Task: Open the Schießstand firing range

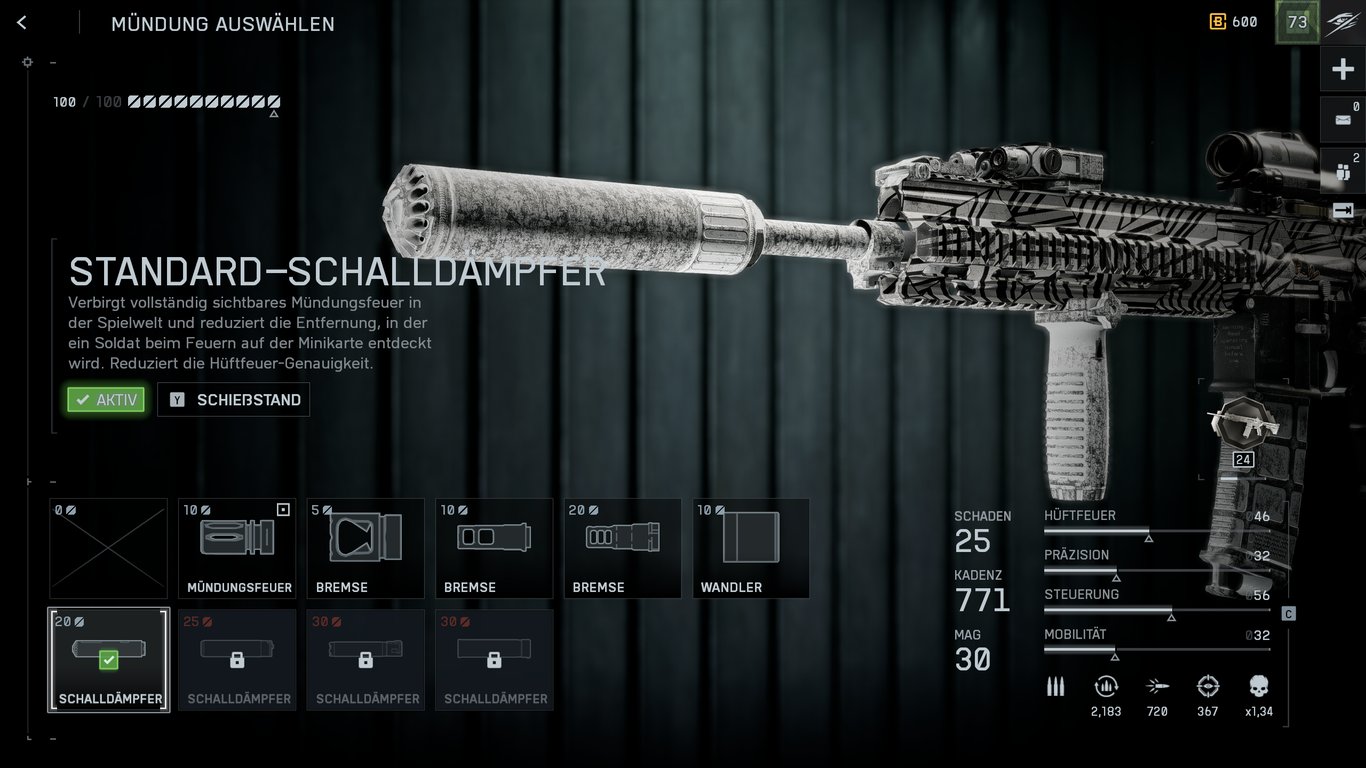Action: point(233,399)
